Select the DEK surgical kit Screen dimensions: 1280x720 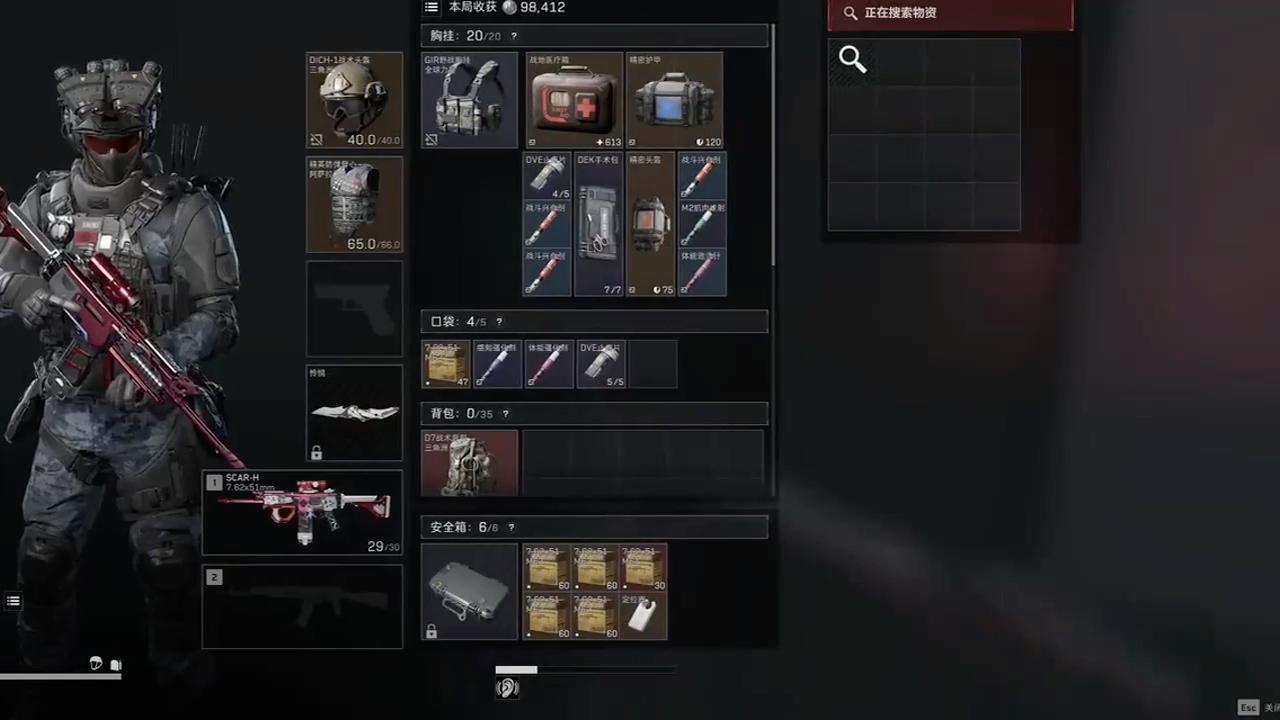[x=599, y=224]
